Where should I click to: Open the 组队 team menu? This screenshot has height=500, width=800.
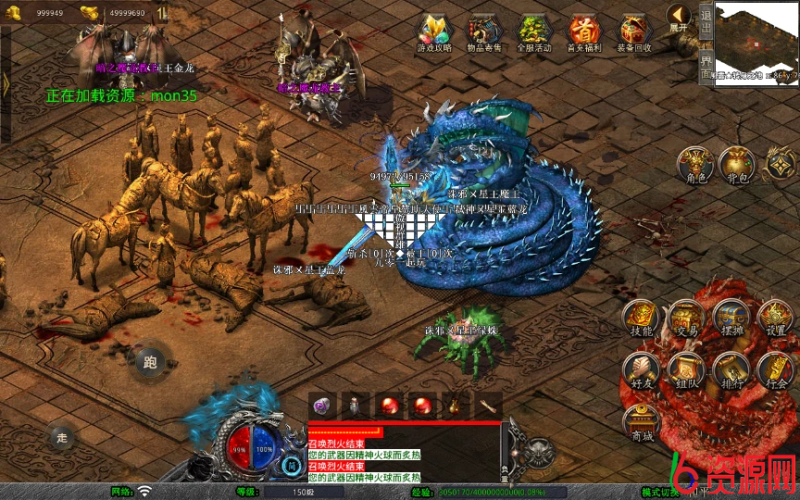pyautogui.click(x=686, y=371)
